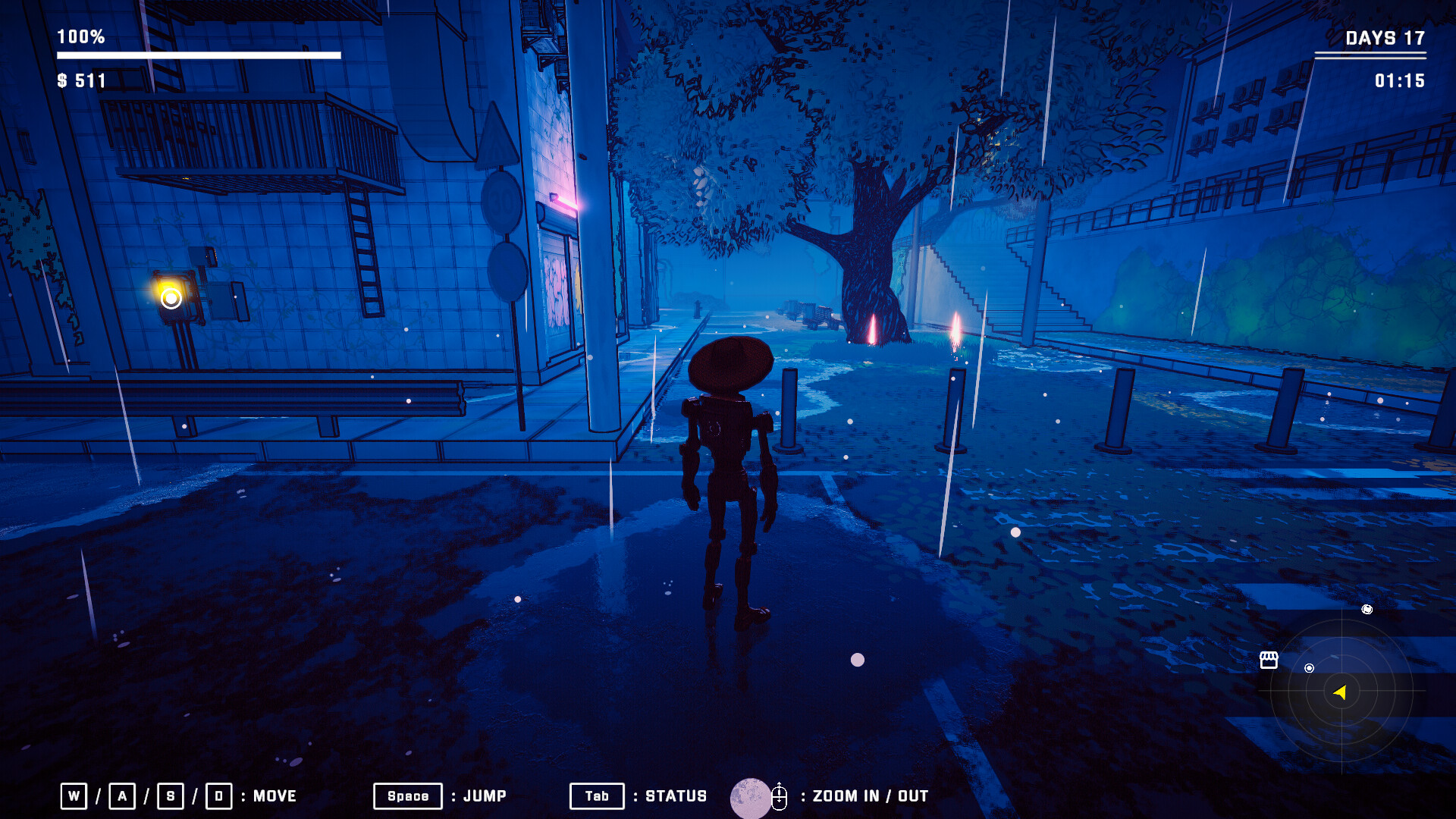Click the JUMP text hint
Viewport: 1456px width, 819px height.
tap(485, 796)
